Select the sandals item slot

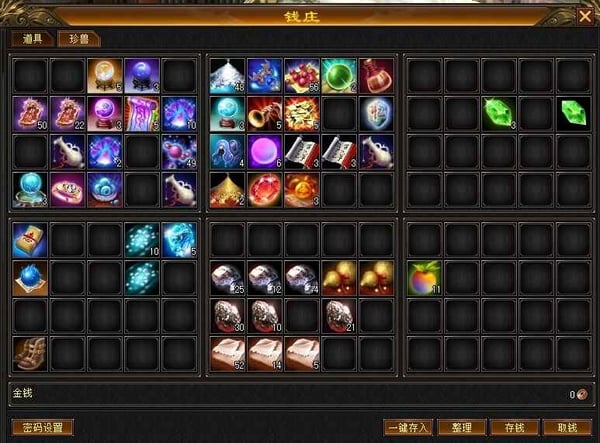pos(29,352)
